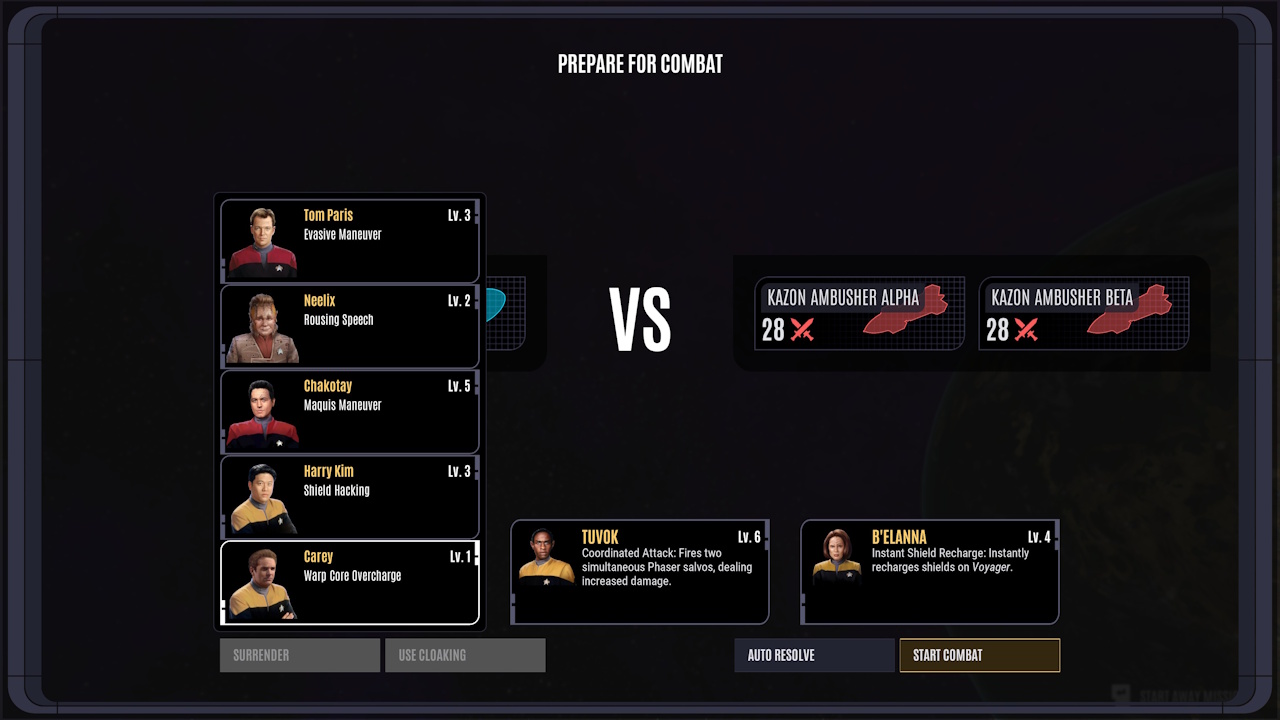1280x720 pixels.
Task: Click the crossed swords icon on Kazon Ambusher Beta
Action: 1024,330
